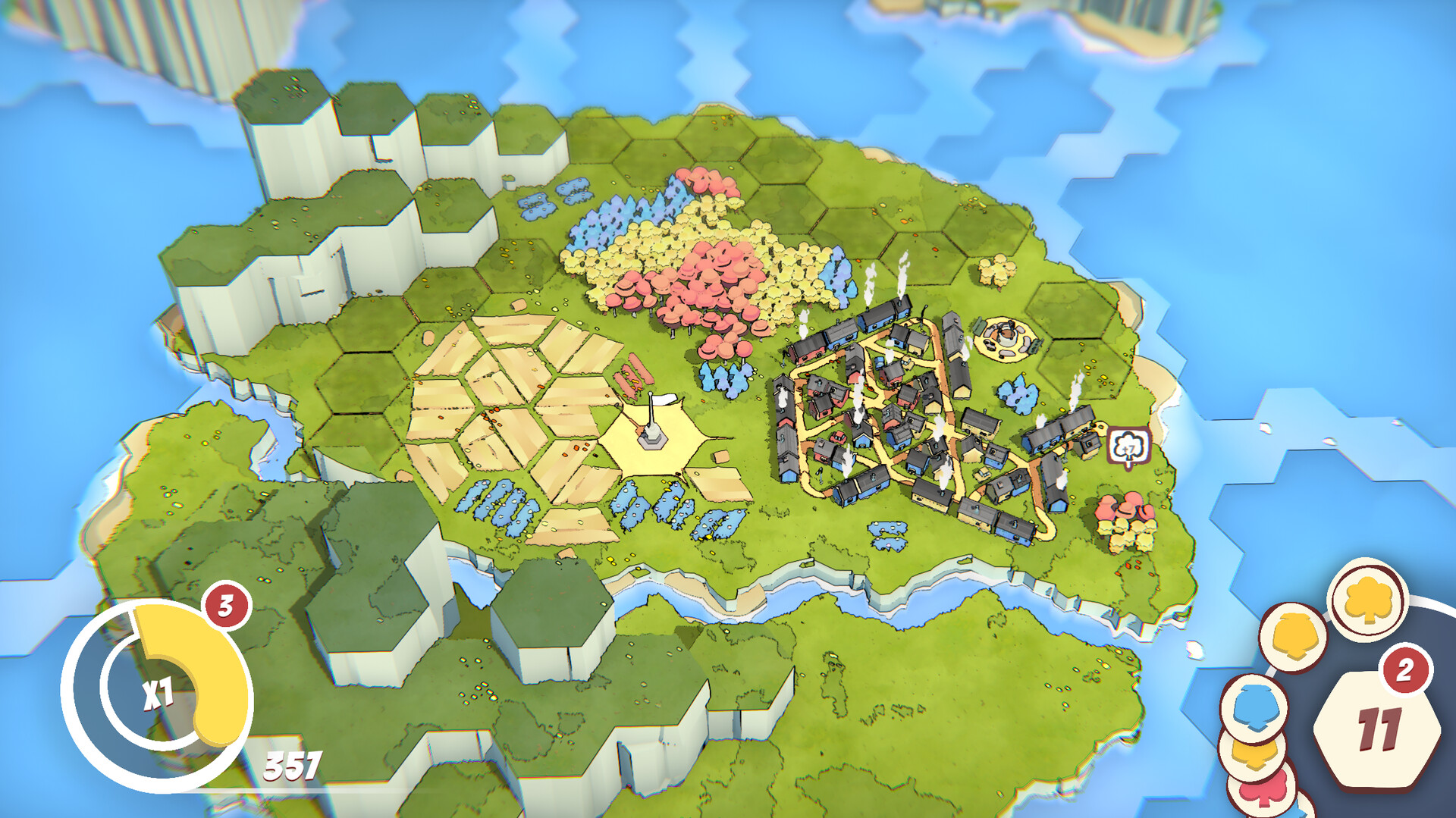Open the tree marker labeled 7 near the village
1456x818 pixels.
tap(1128, 446)
